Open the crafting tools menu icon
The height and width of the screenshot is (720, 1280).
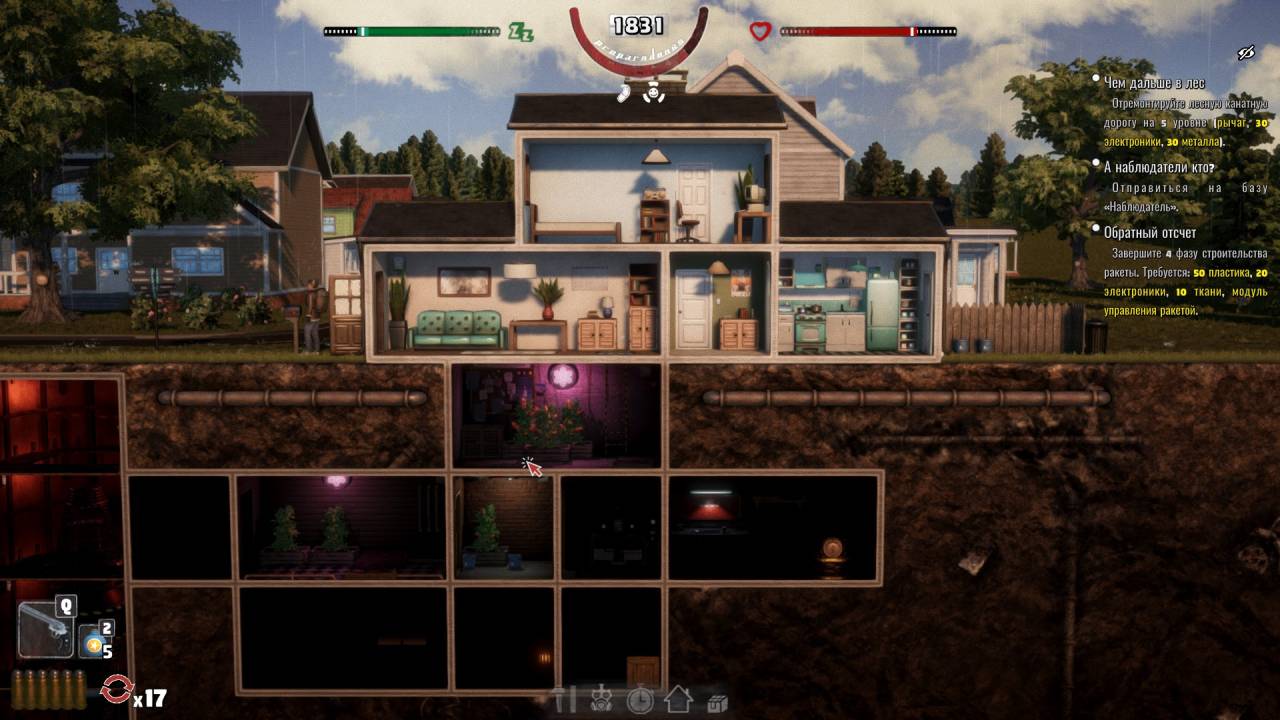[566, 700]
